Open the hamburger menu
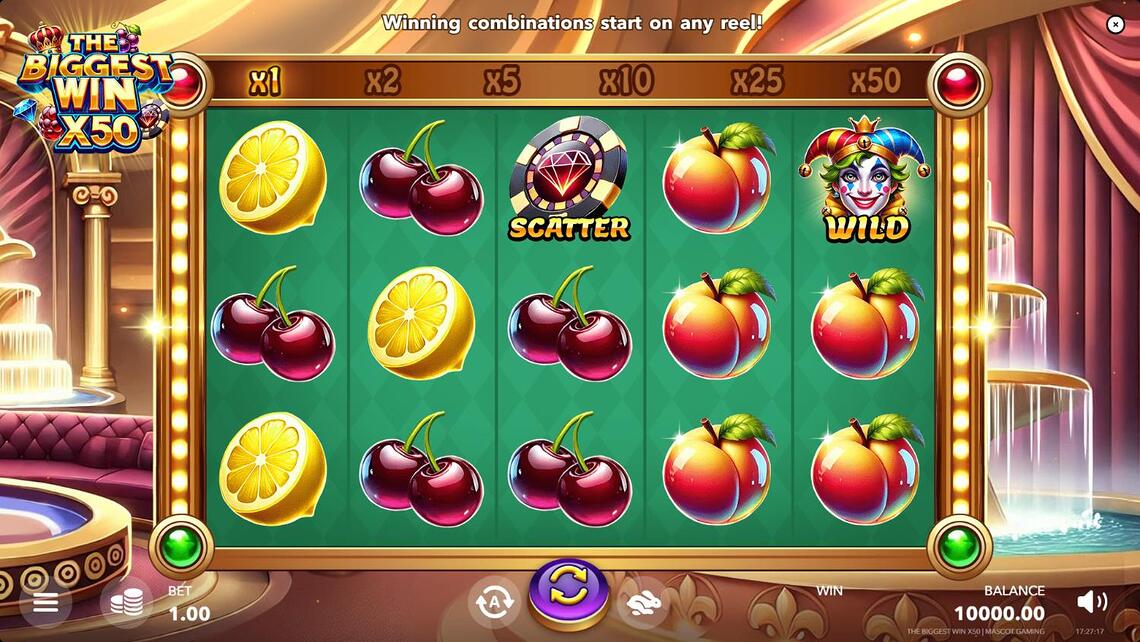Viewport: 1140px width, 642px height. pyautogui.click(x=45, y=602)
